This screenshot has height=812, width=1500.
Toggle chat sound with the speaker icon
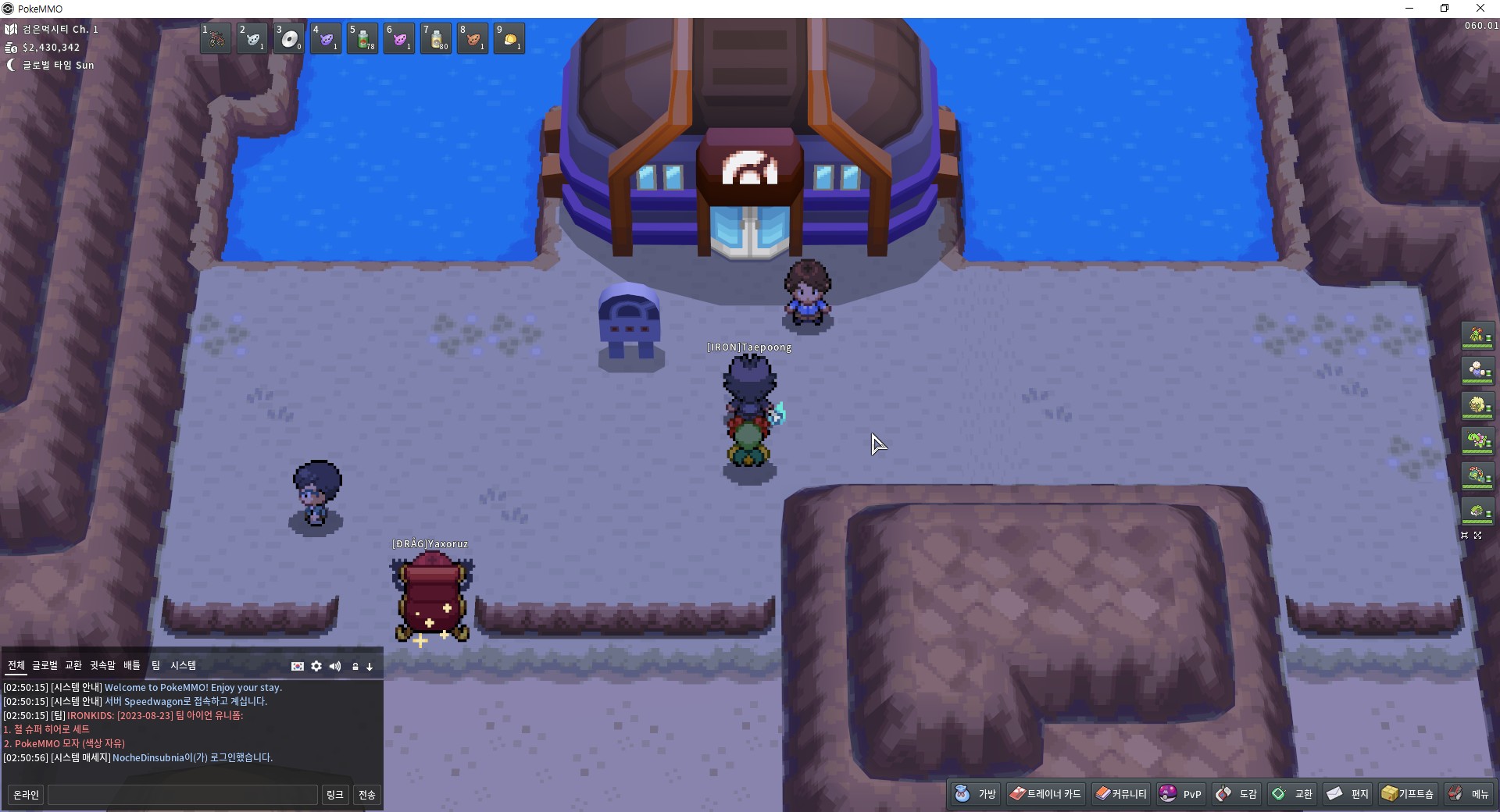pyautogui.click(x=335, y=666)
